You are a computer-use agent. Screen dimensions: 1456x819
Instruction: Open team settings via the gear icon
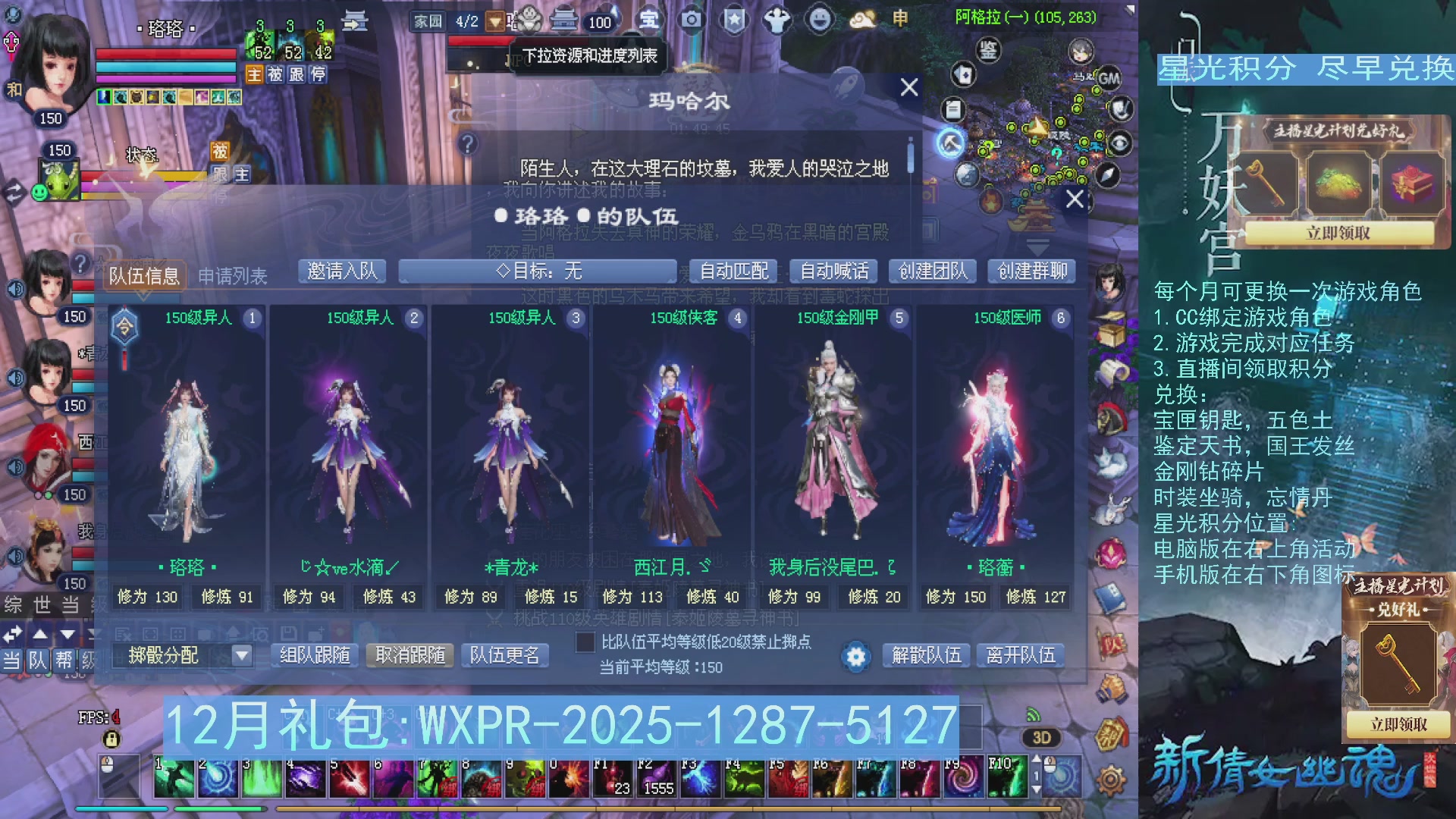coord(855,657)
